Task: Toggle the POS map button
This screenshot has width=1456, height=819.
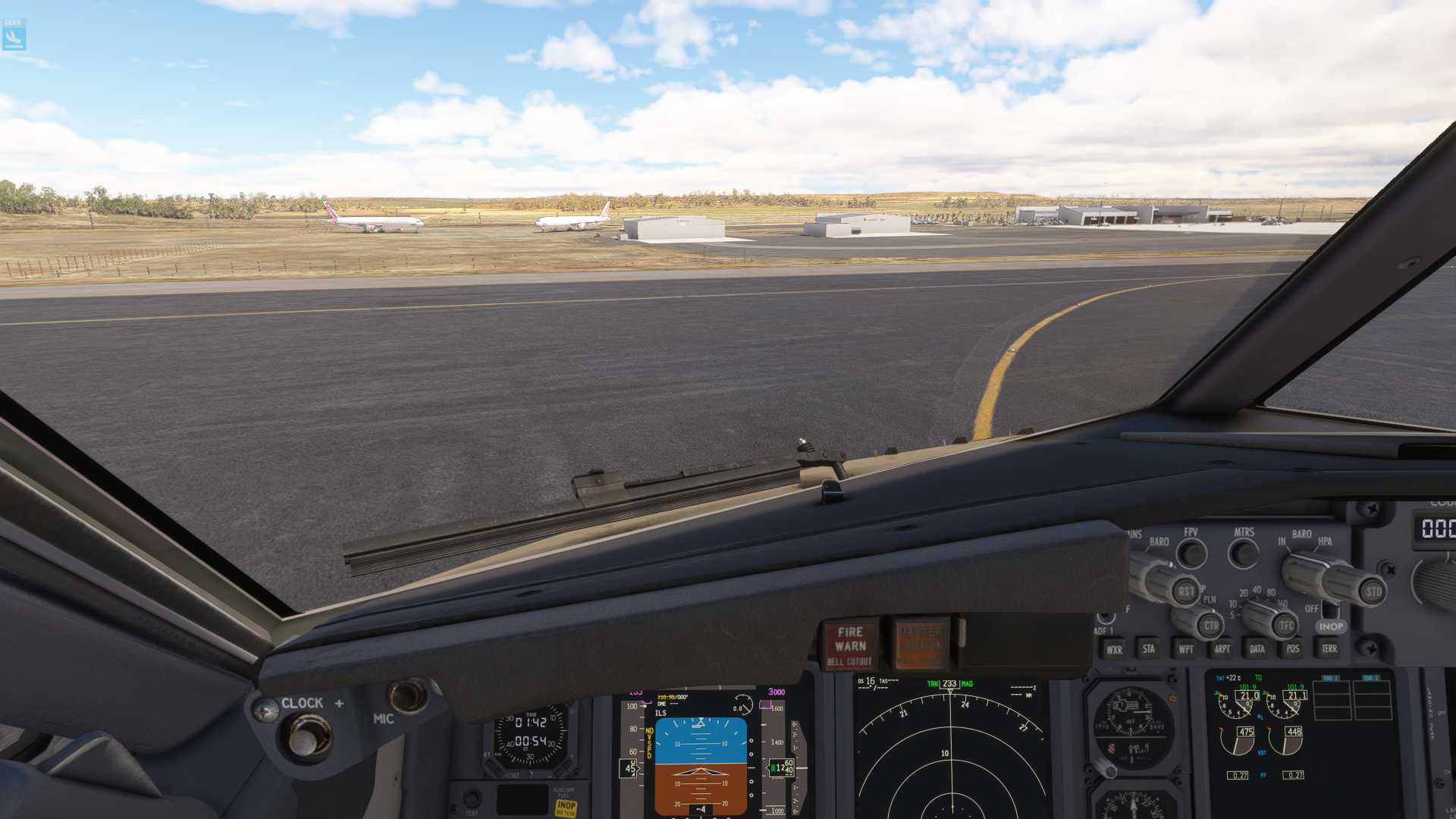Action: (1293, 649)
